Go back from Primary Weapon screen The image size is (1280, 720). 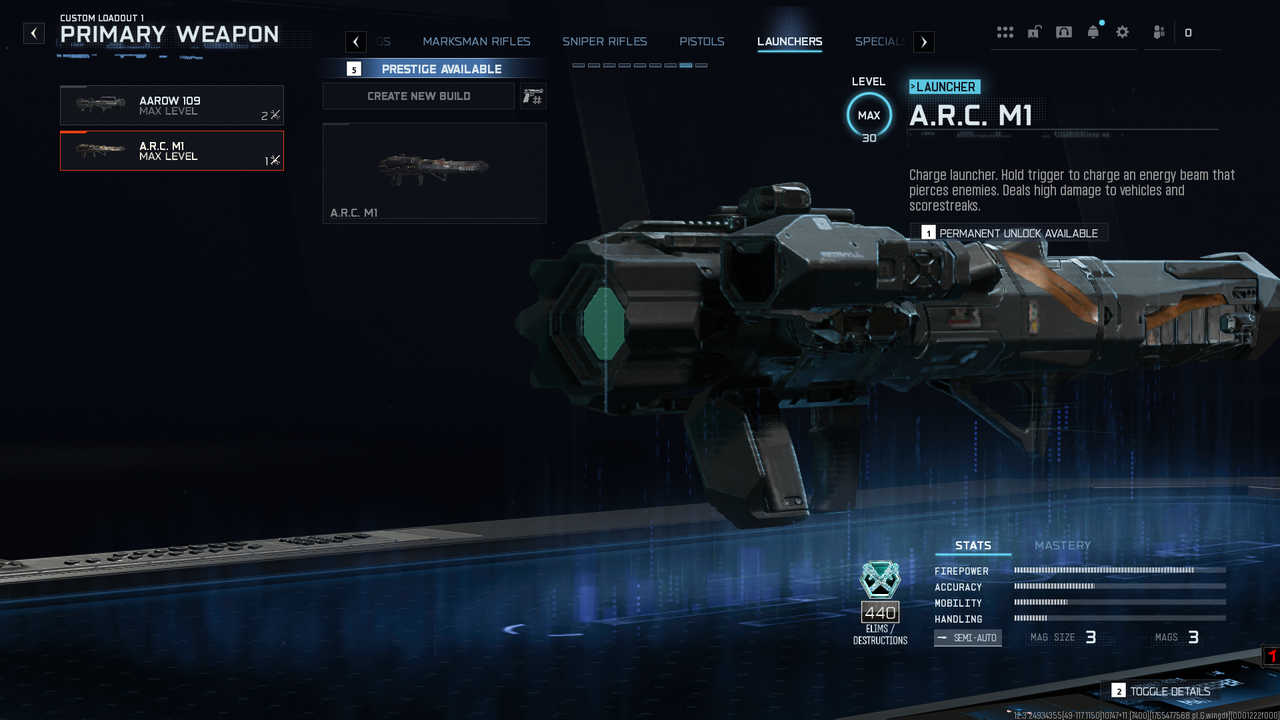pyautogui.click(x=34, y=33)
